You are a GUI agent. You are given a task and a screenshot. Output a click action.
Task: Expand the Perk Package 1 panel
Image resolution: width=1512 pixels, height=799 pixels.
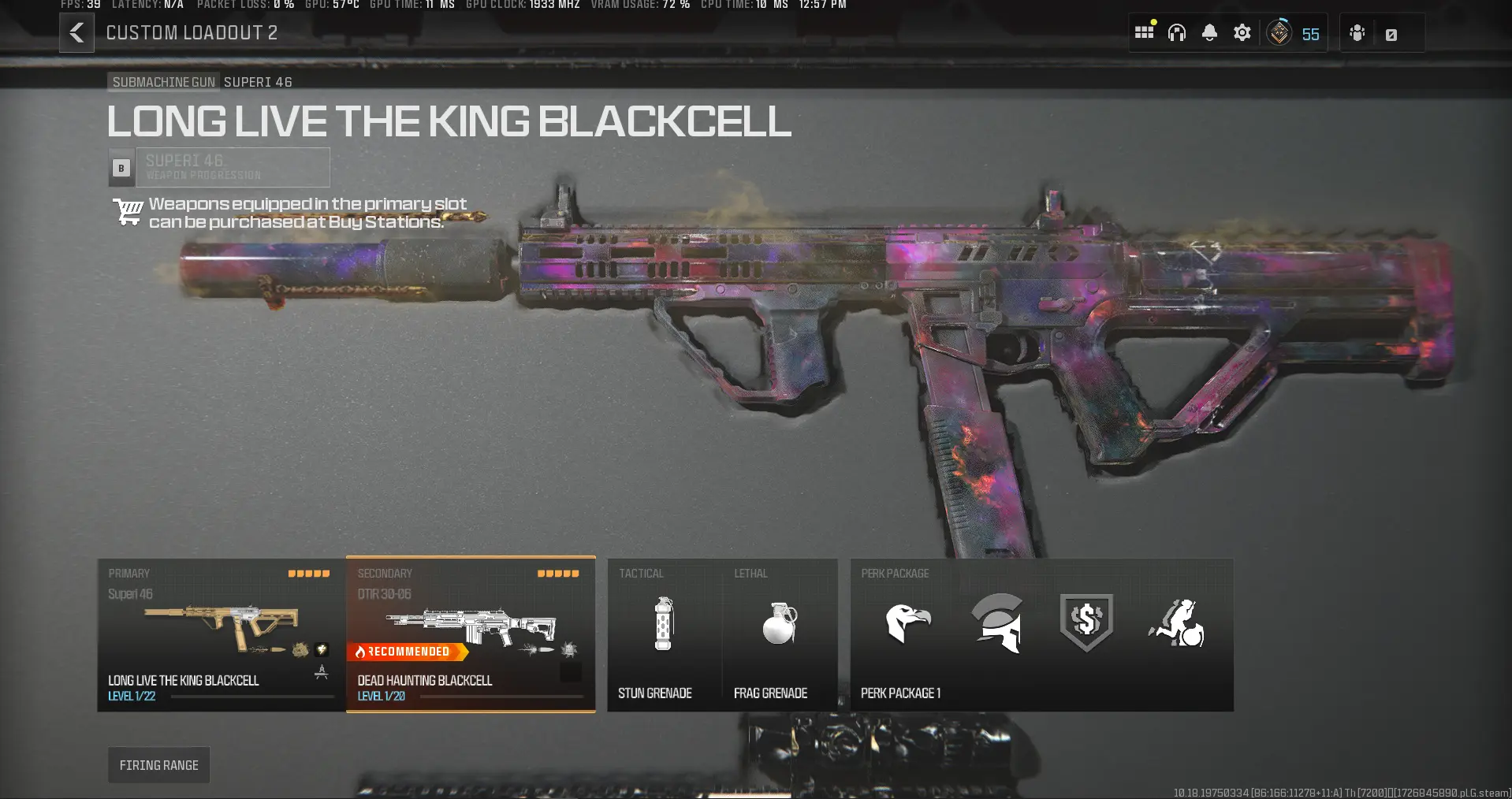[x=1041, y=634]
